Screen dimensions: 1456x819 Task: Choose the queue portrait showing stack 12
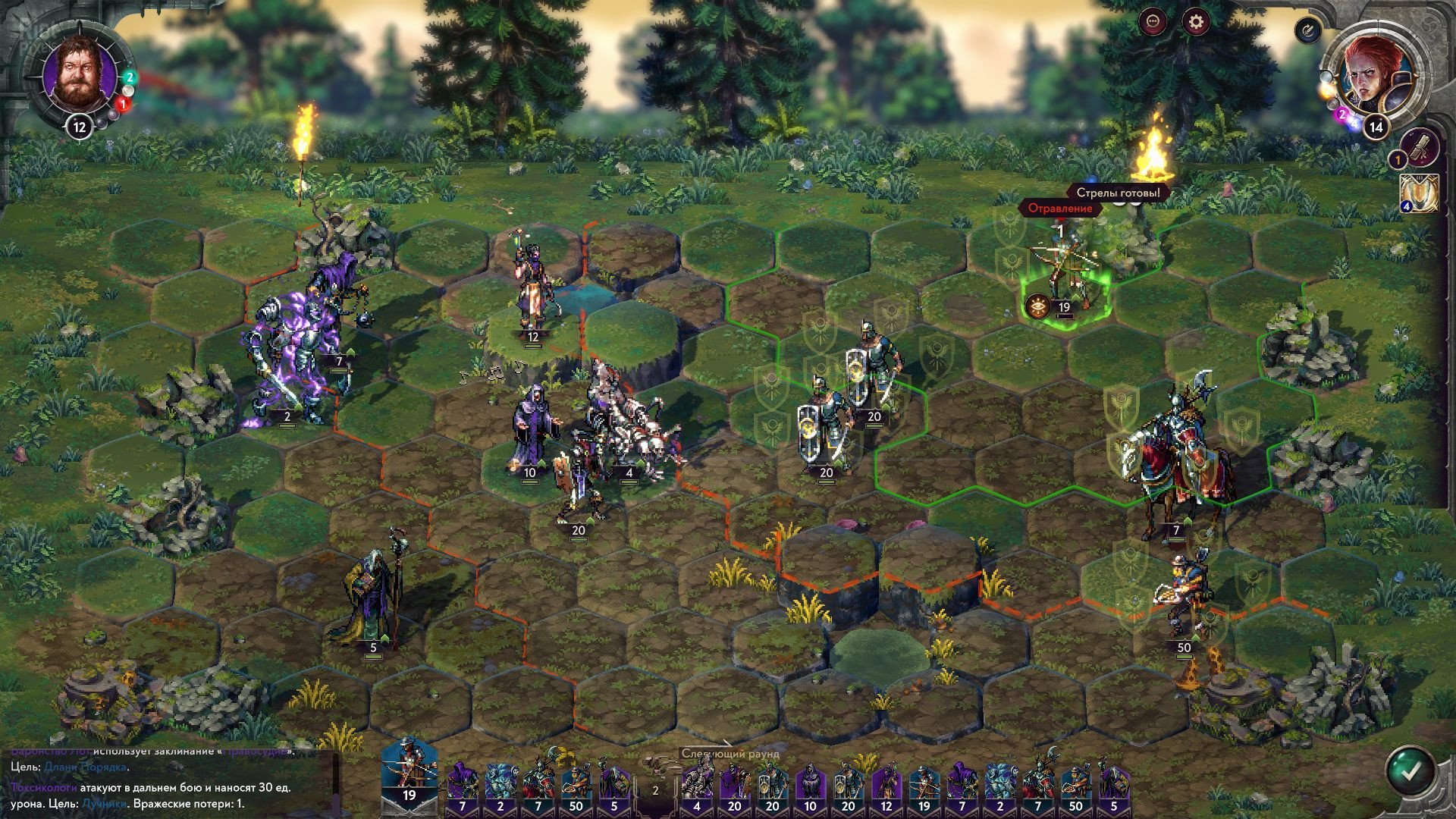(x=886, y=787)
